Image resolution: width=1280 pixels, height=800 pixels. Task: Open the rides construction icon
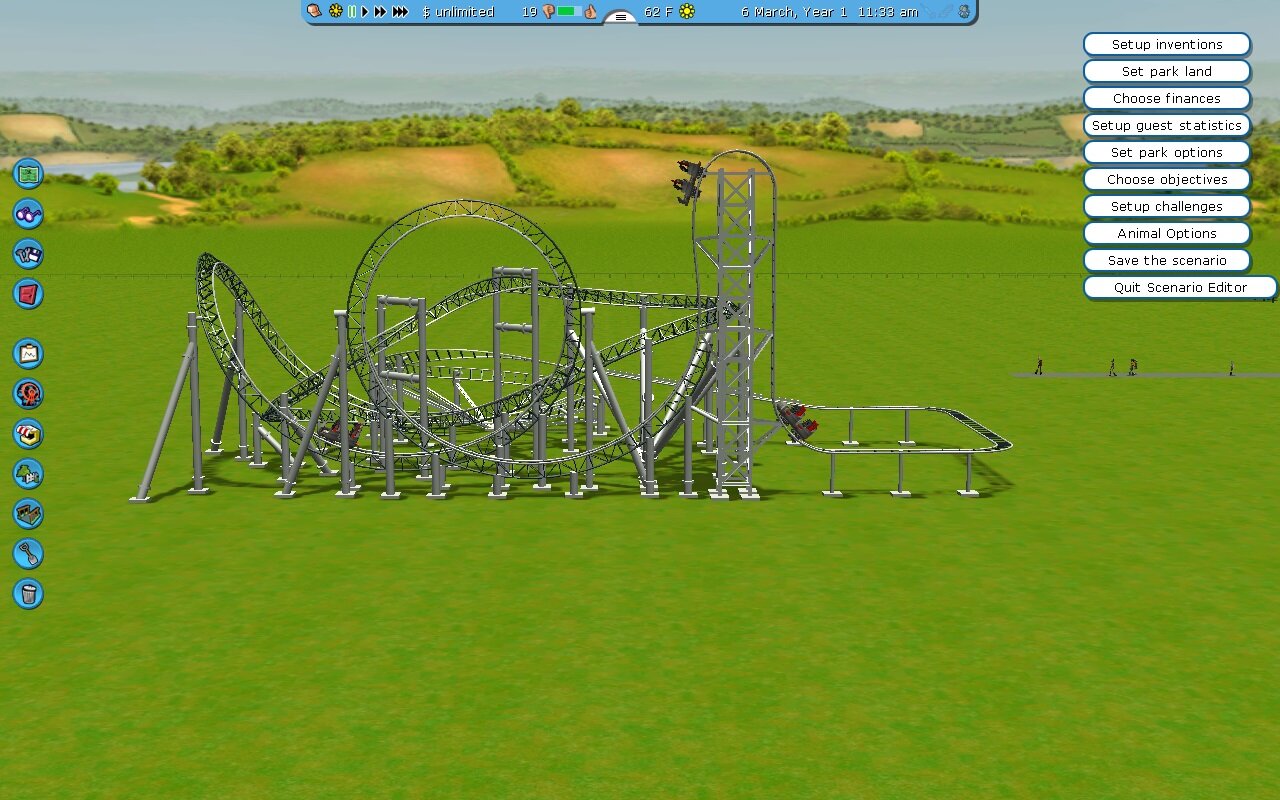tap(28, 393)
